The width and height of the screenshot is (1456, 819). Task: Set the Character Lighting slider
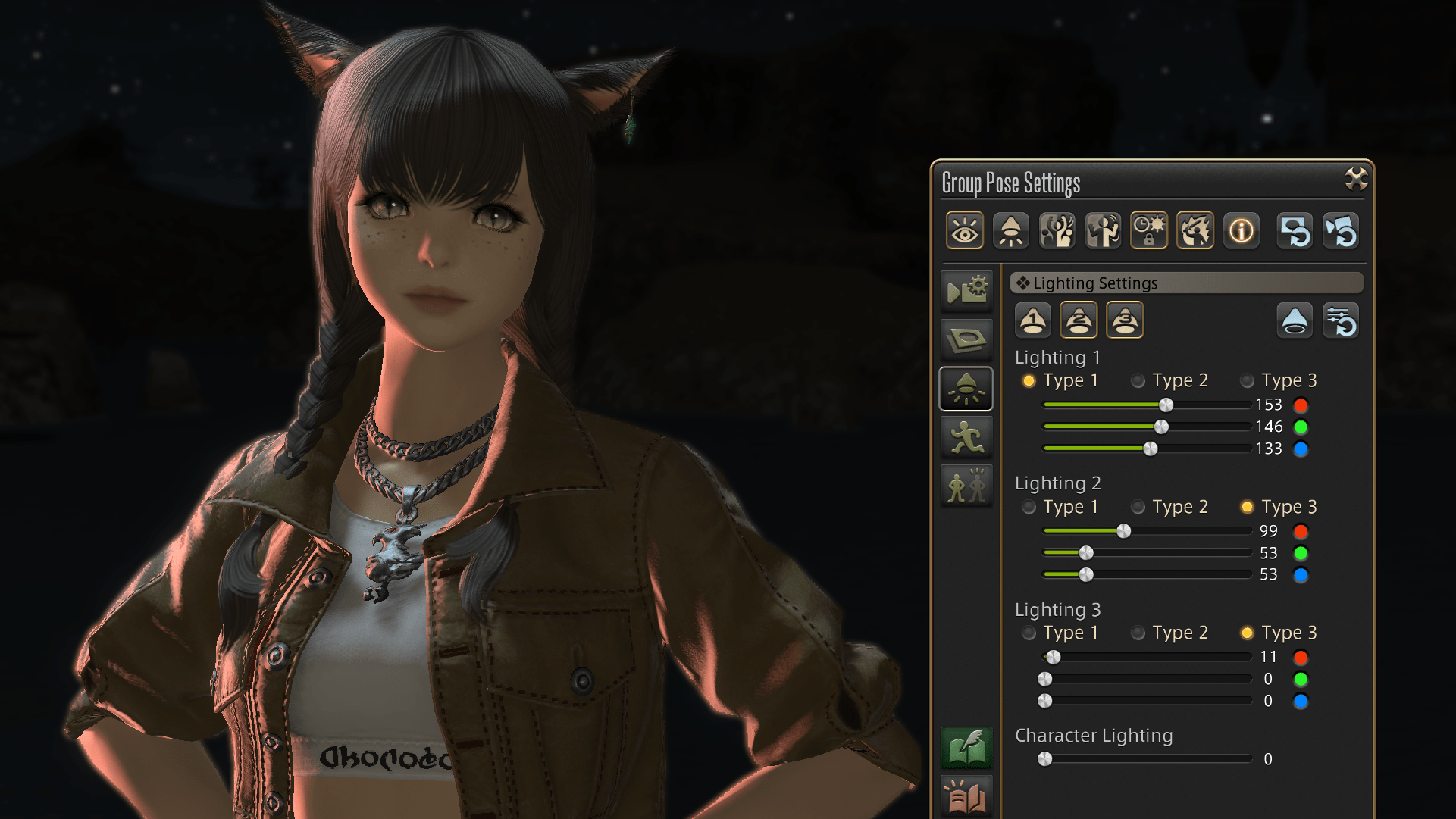coord(1045,759)
